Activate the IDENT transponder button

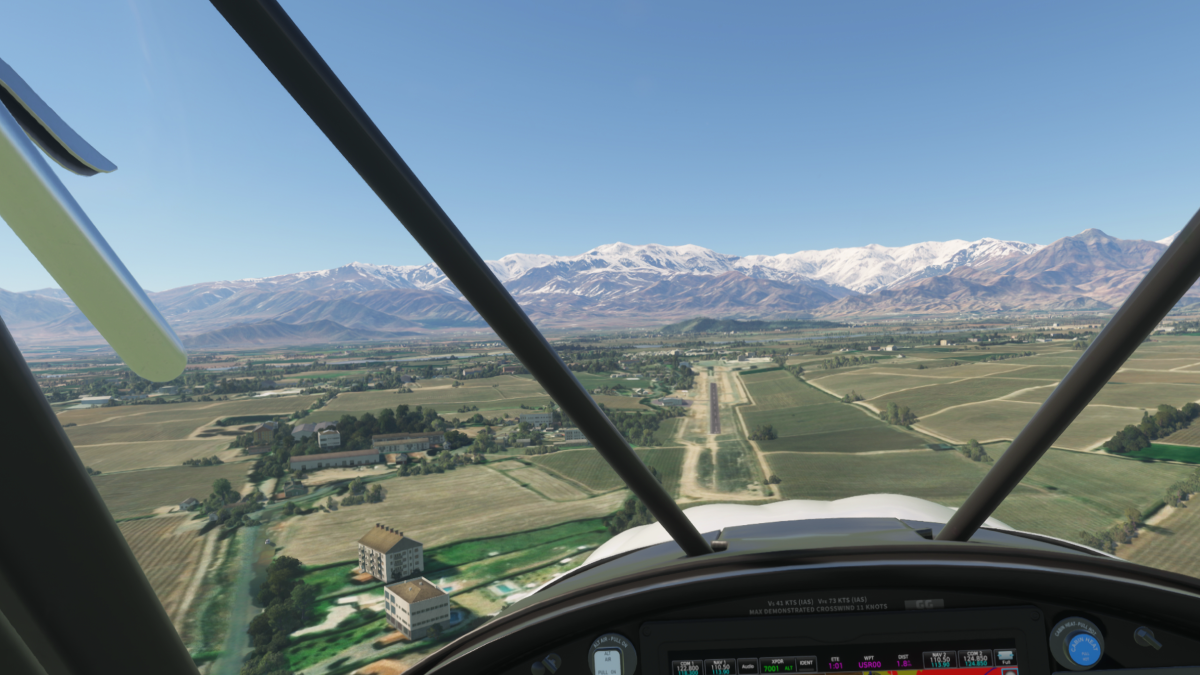(x=805, y=664)
